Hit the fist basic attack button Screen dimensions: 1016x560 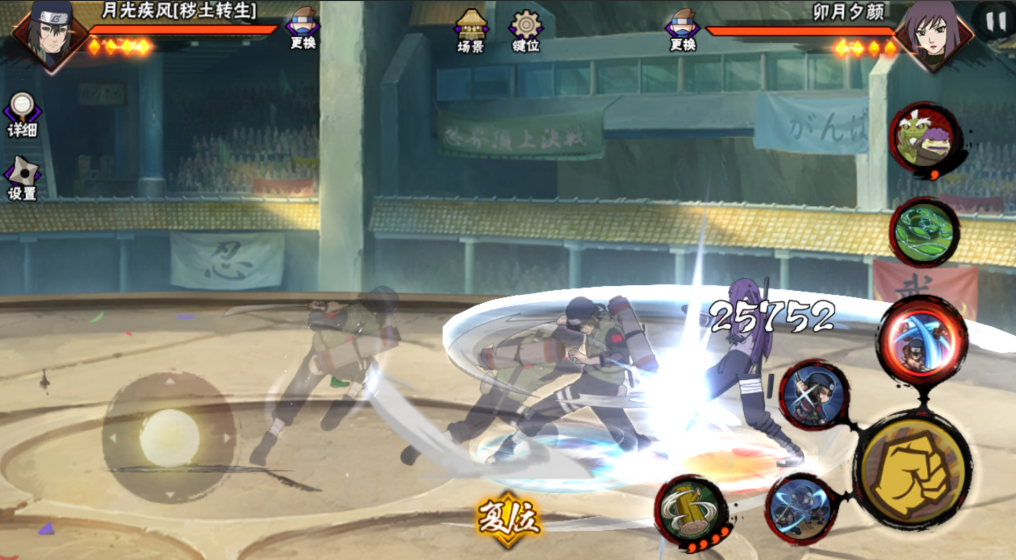pyautogui.click(x=912, y=470)
